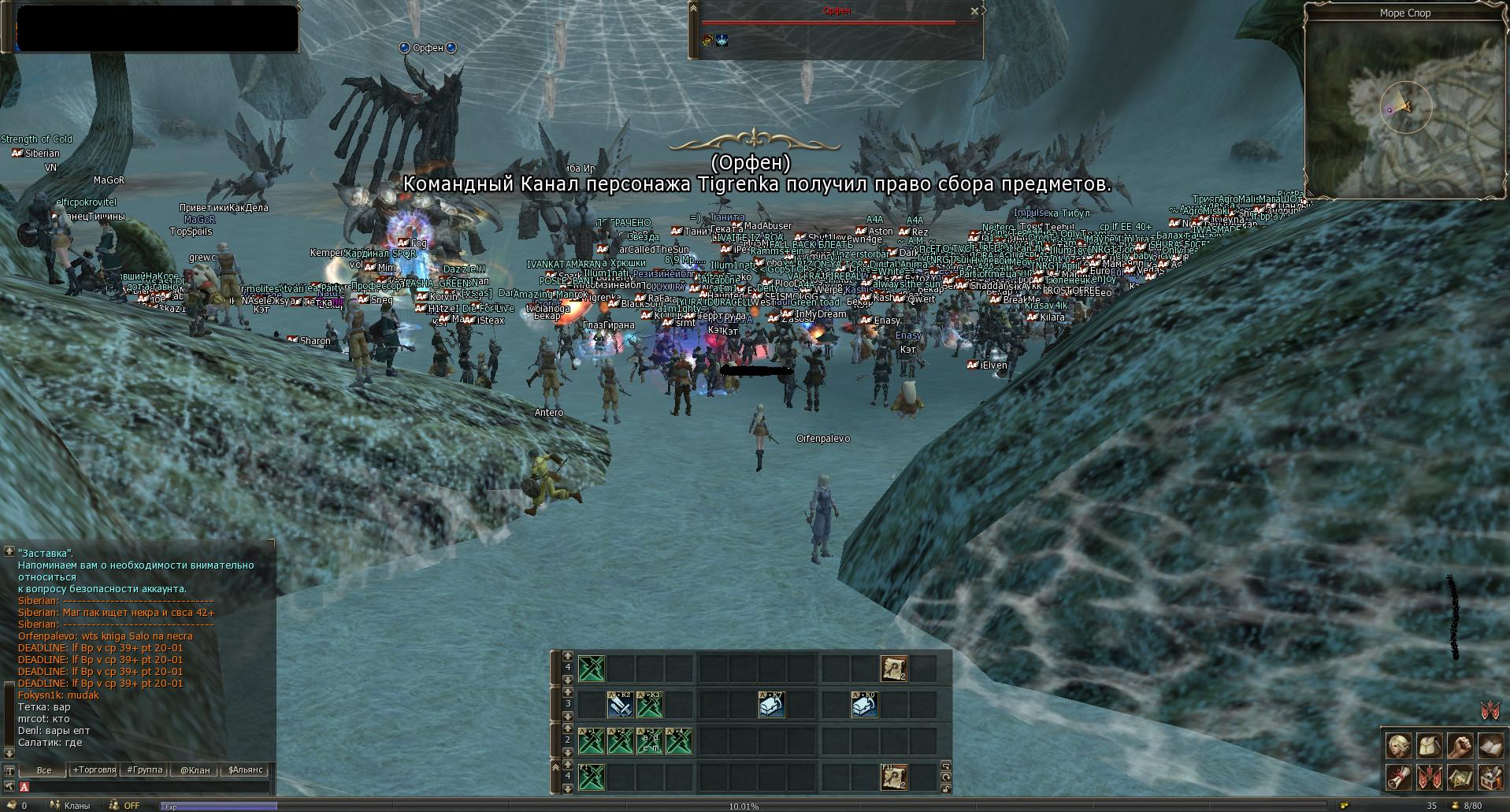The image size is (1510, 812).
Task: Open the system menu chest icon
Action: pyautogui.click(x=1490, y=778)
